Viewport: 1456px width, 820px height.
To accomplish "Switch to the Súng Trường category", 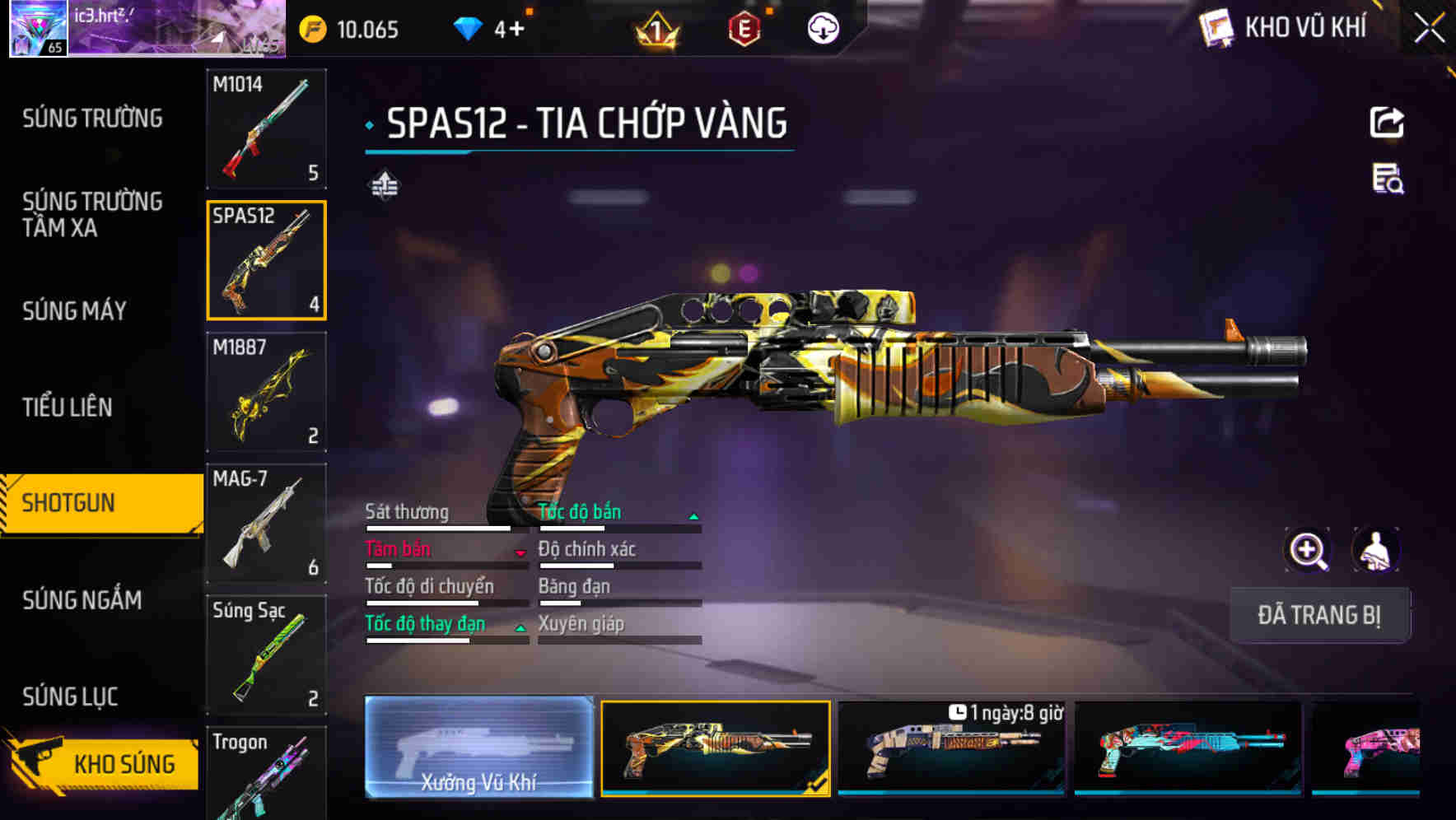I will coord(92,119).
